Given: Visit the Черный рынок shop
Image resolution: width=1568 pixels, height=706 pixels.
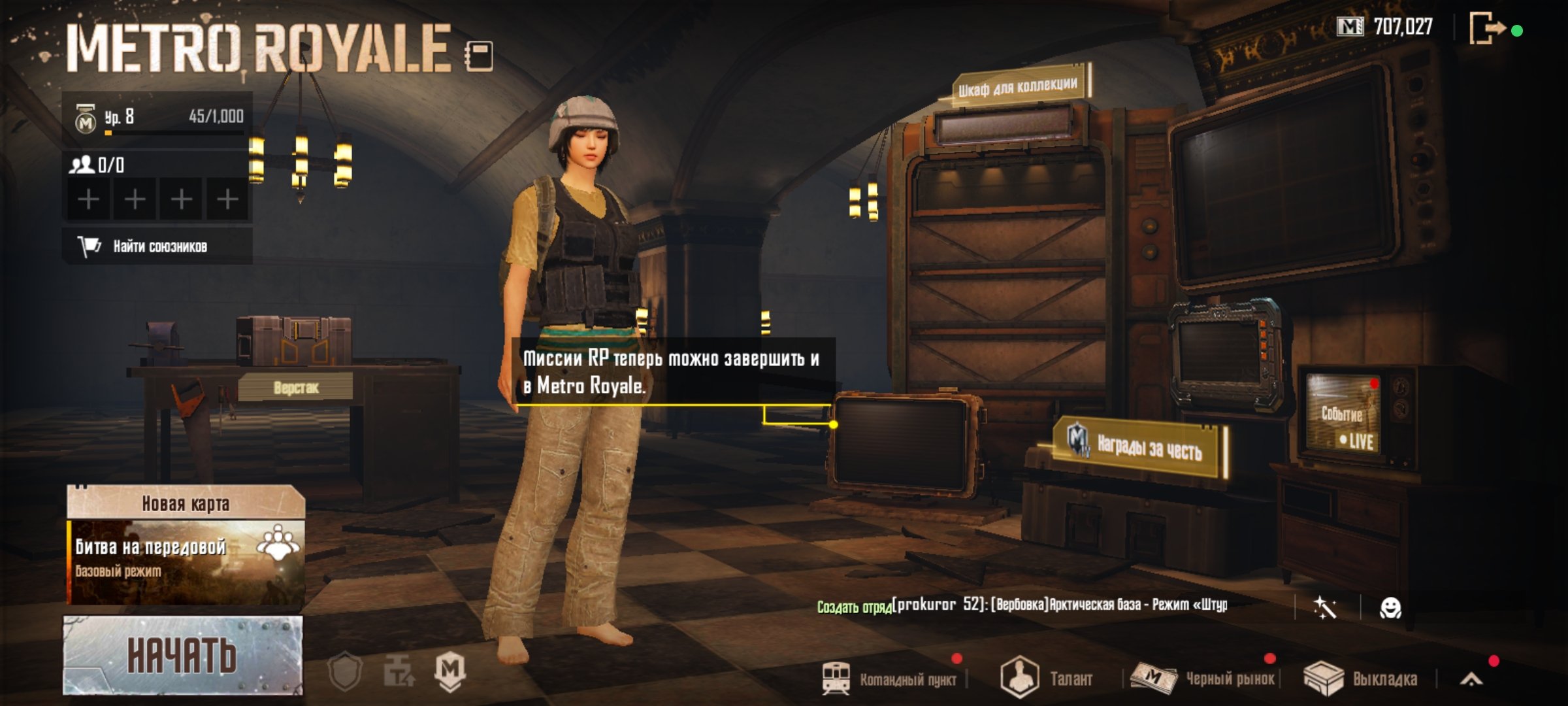Looking at the screenshot, I should pos(1204,679).
